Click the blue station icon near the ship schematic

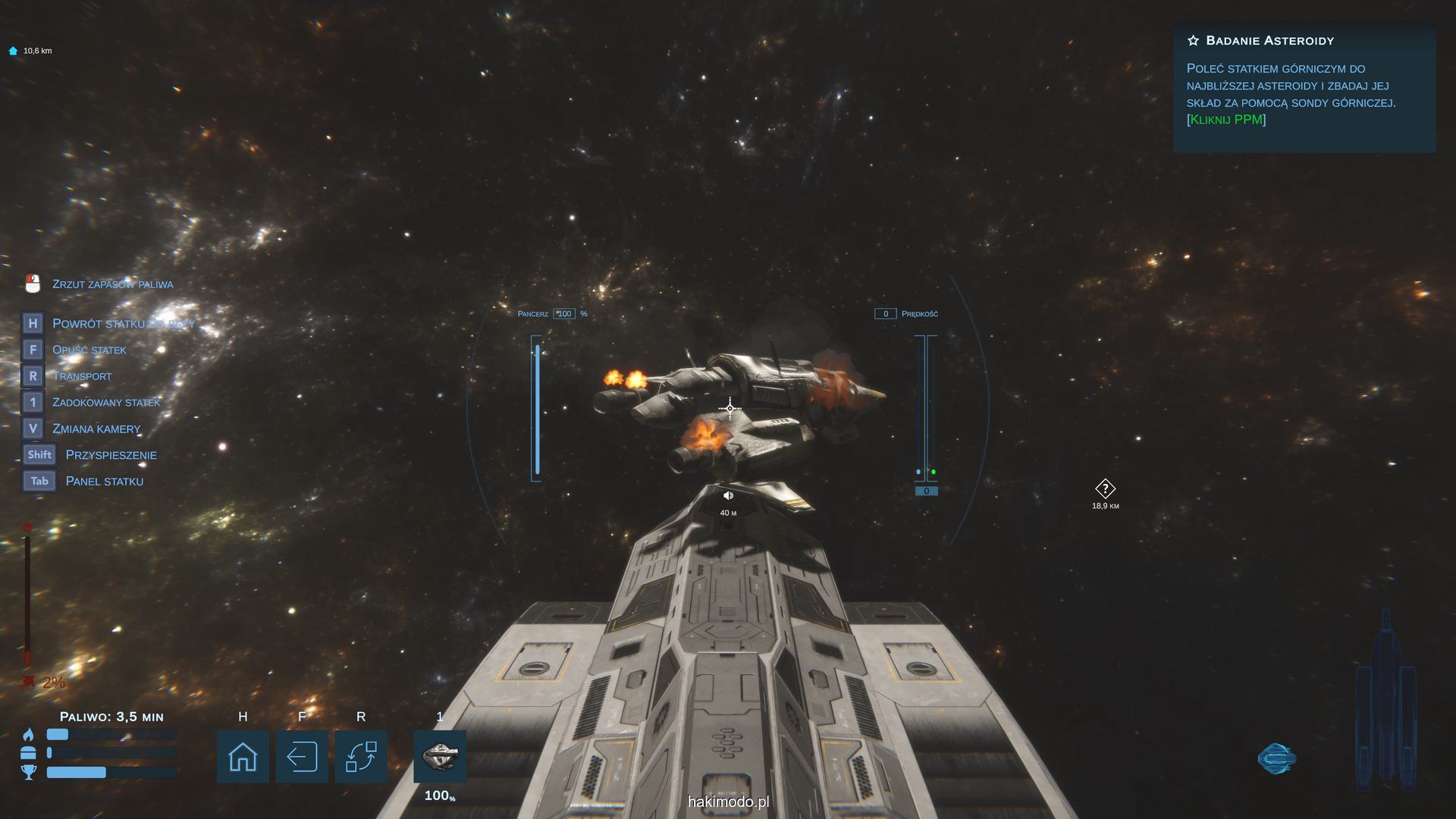coord(1277,758)
